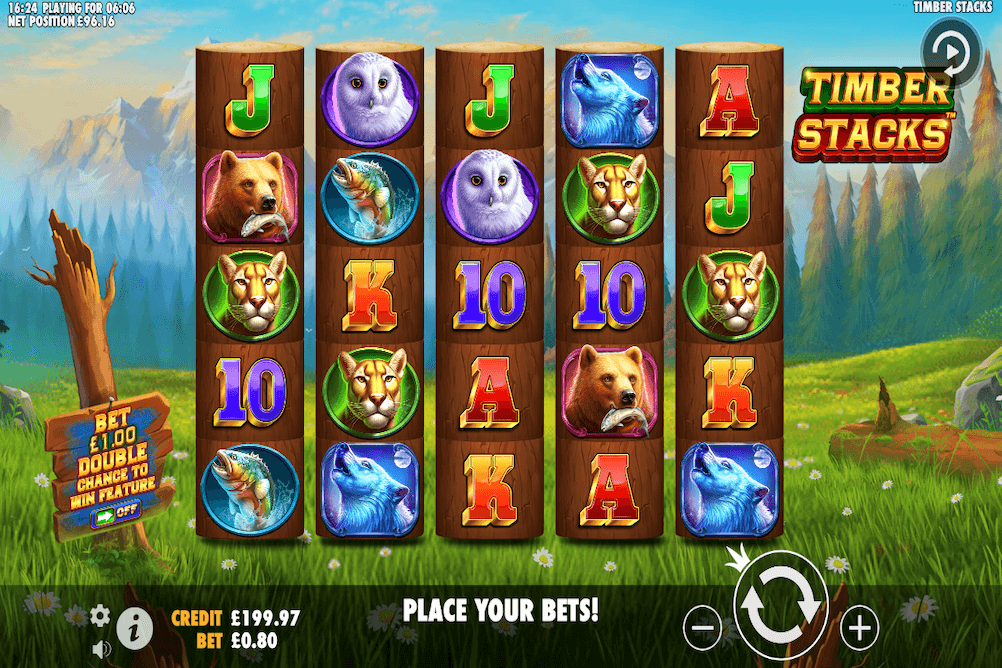Open the autoplay button in the top corner
Viewport: 1002px width, 668px height.
pyautogui.click(x=950, y=49)
